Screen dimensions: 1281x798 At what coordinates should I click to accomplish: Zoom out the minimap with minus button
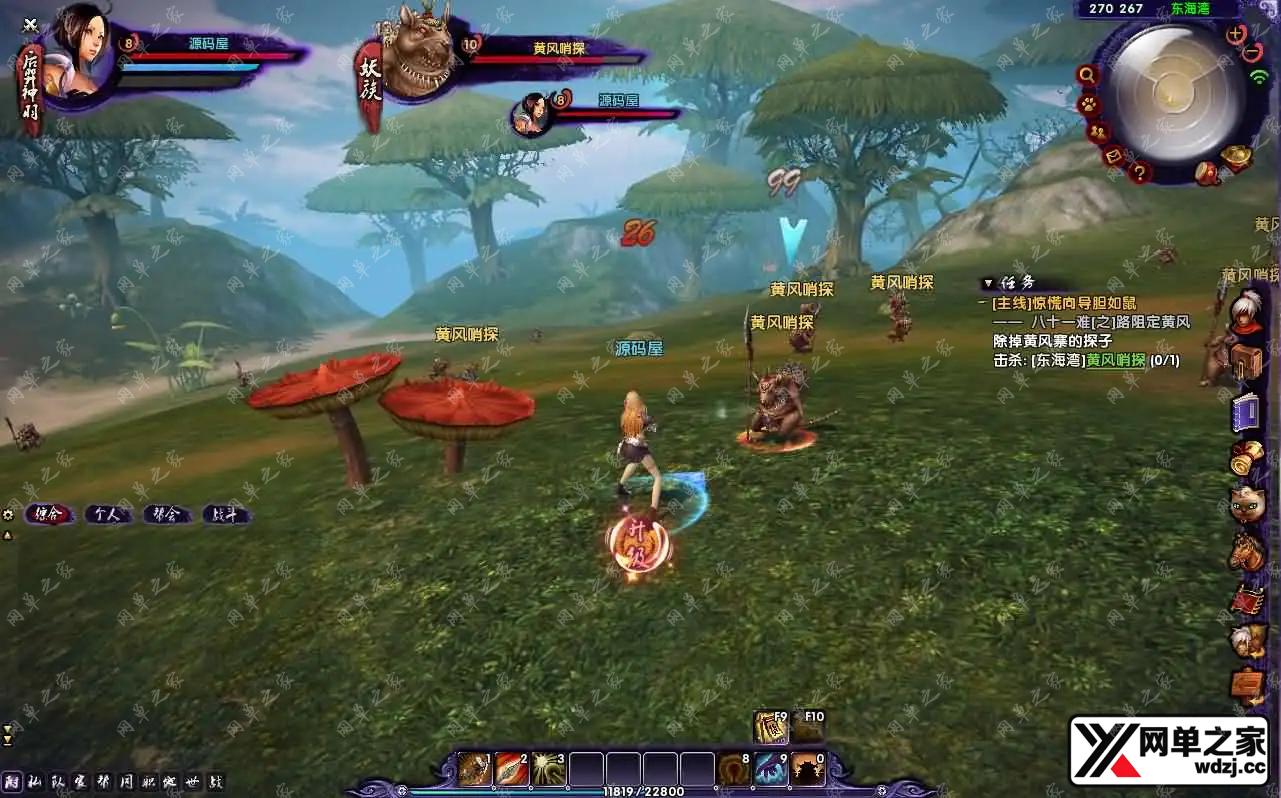click(x=1254, y=51)
